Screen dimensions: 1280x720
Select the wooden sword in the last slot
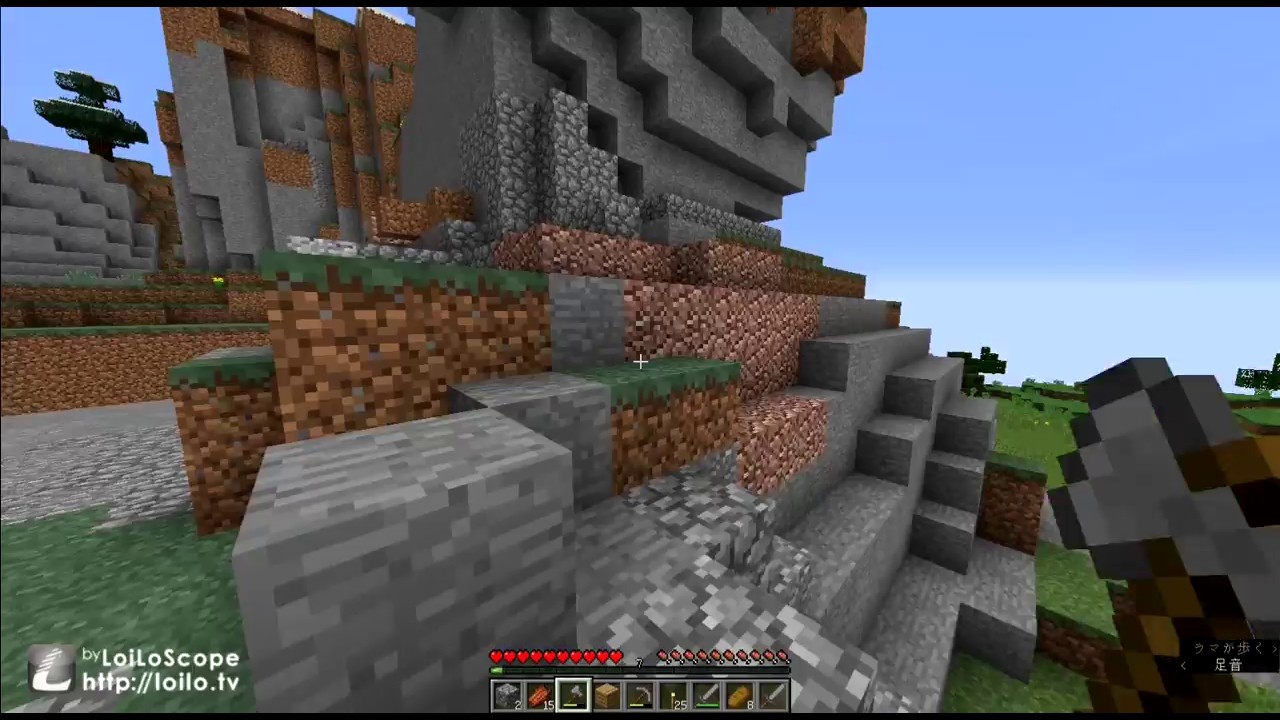[775, 695]
